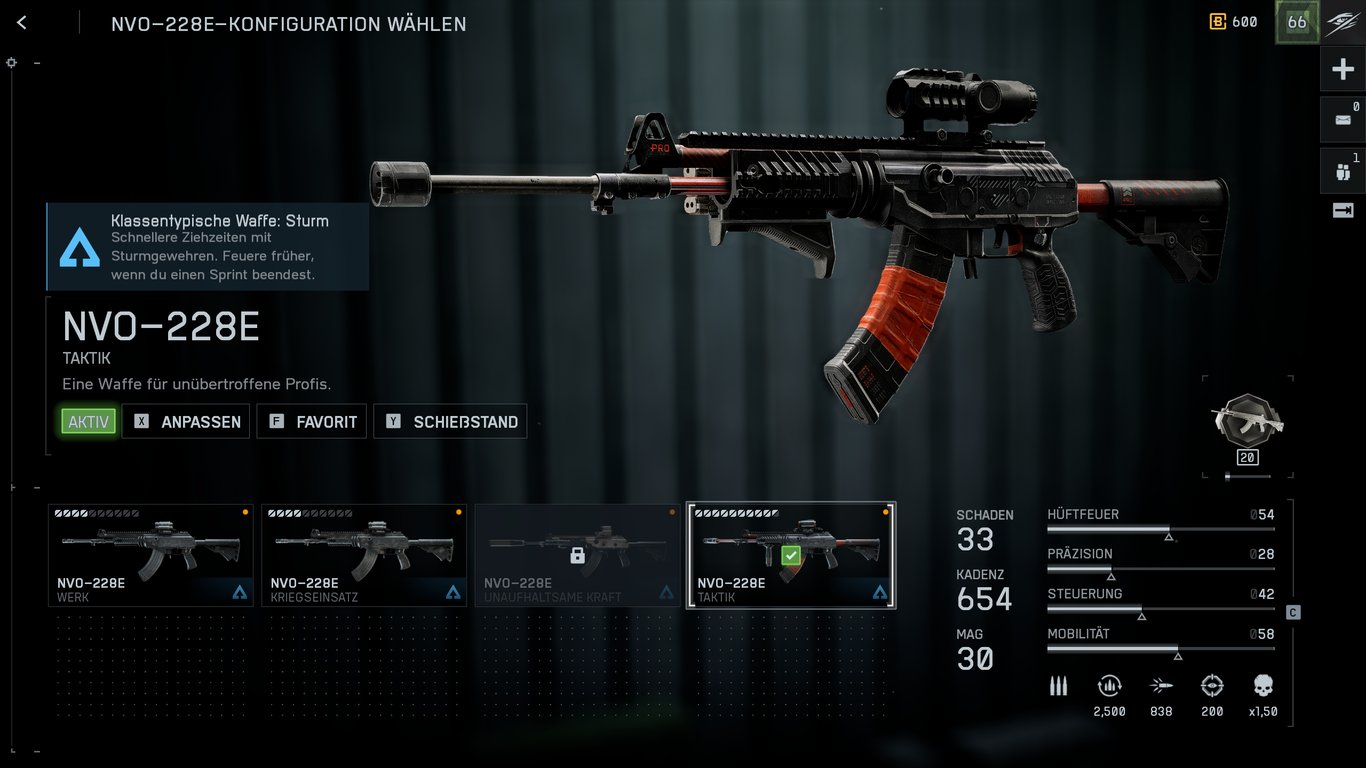Open the Anpassen customization option

tap(186, 422)
